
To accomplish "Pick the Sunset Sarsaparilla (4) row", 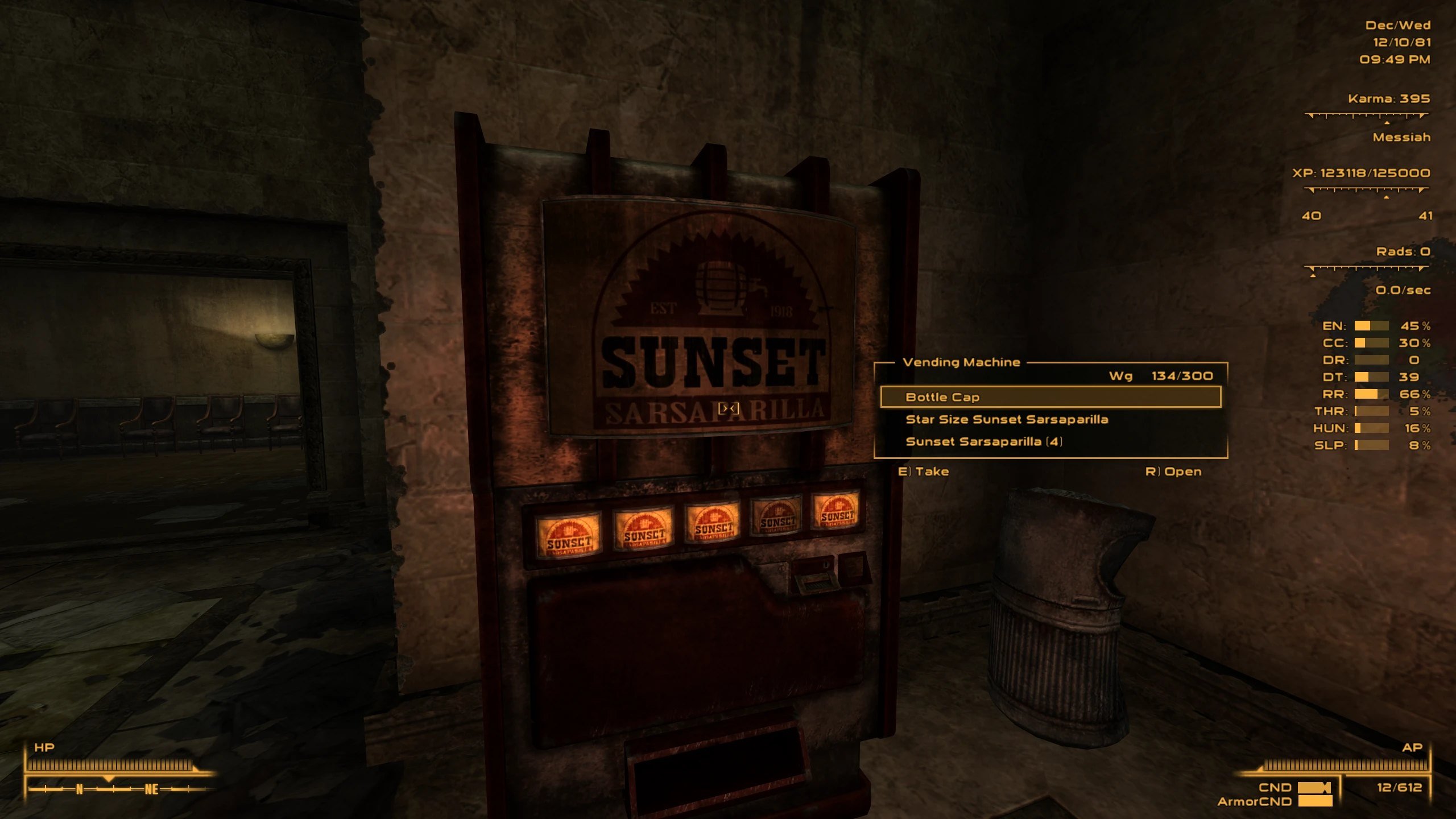I will click(984, 441).
